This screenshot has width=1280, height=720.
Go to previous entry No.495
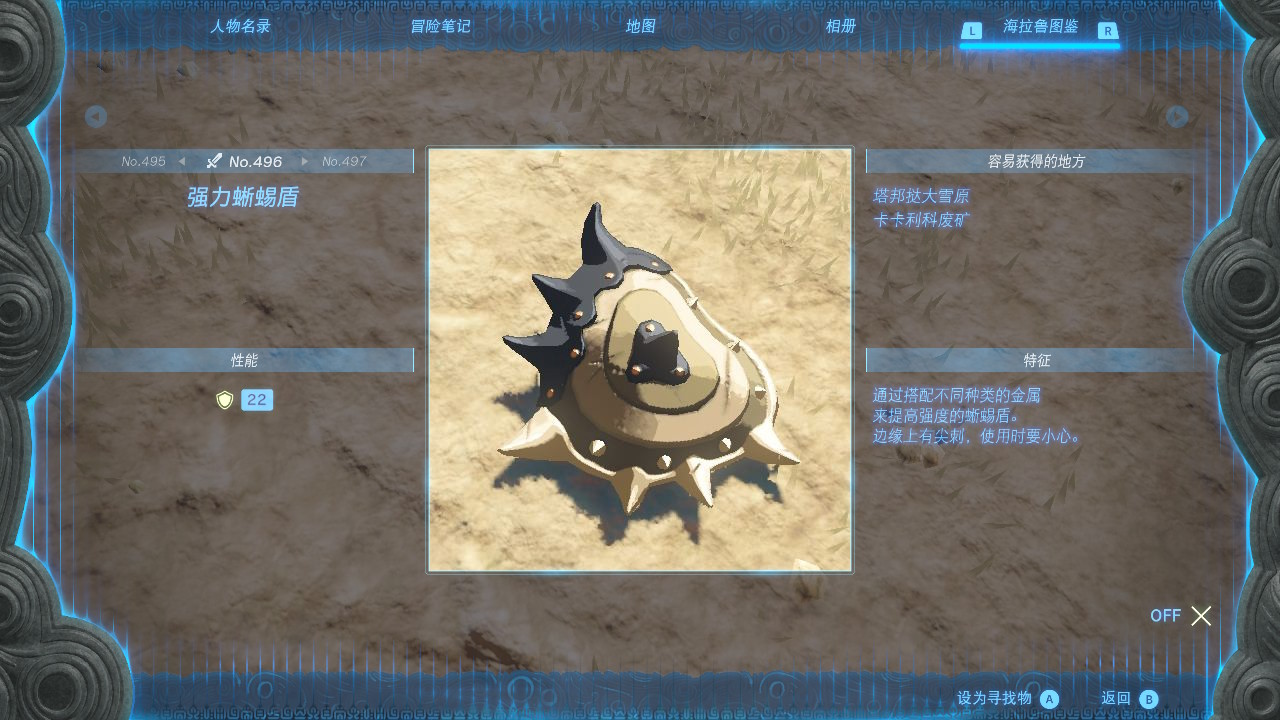[145, 161]
